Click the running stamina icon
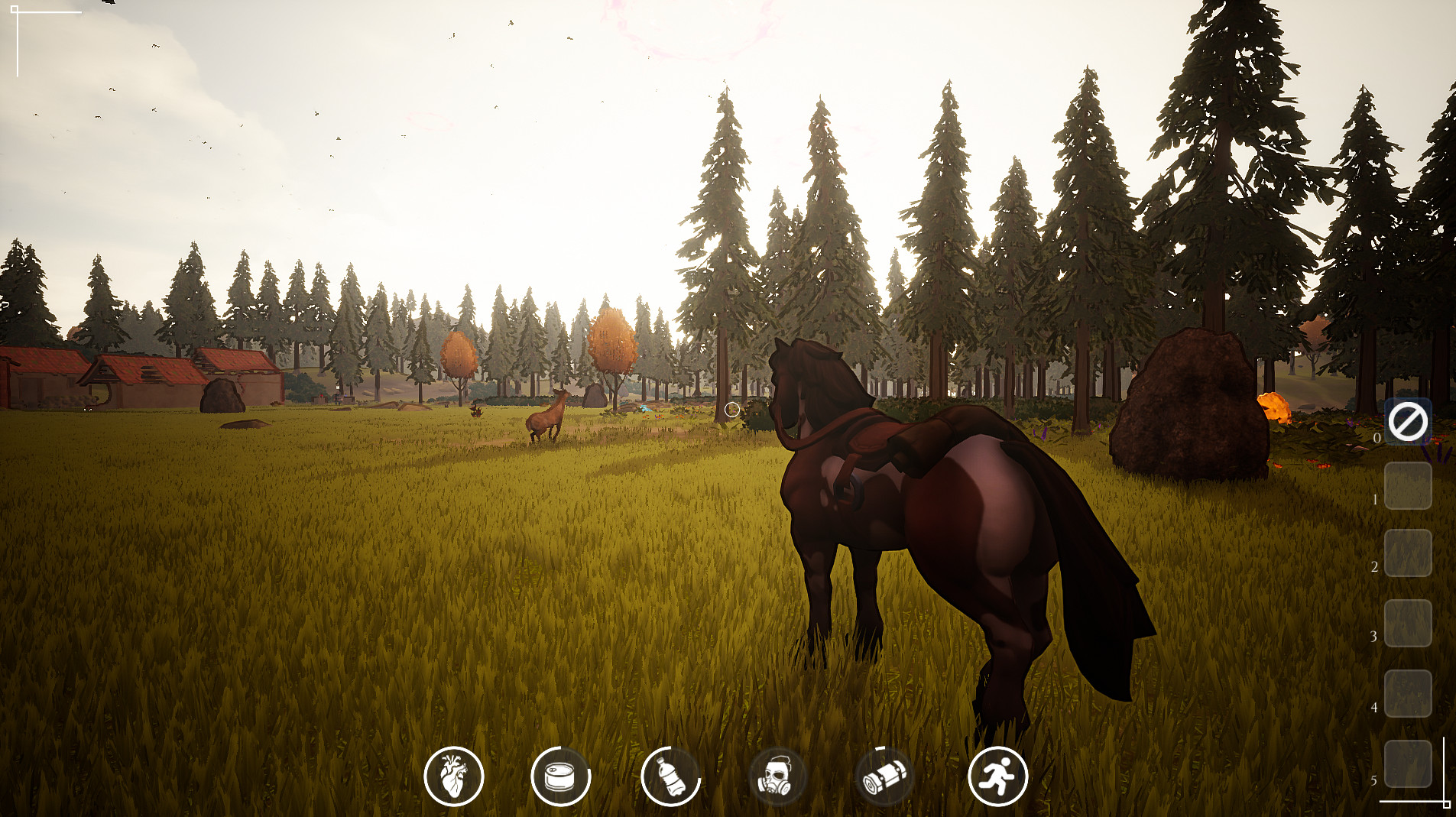1456x817 pixels. coord(997,776)
